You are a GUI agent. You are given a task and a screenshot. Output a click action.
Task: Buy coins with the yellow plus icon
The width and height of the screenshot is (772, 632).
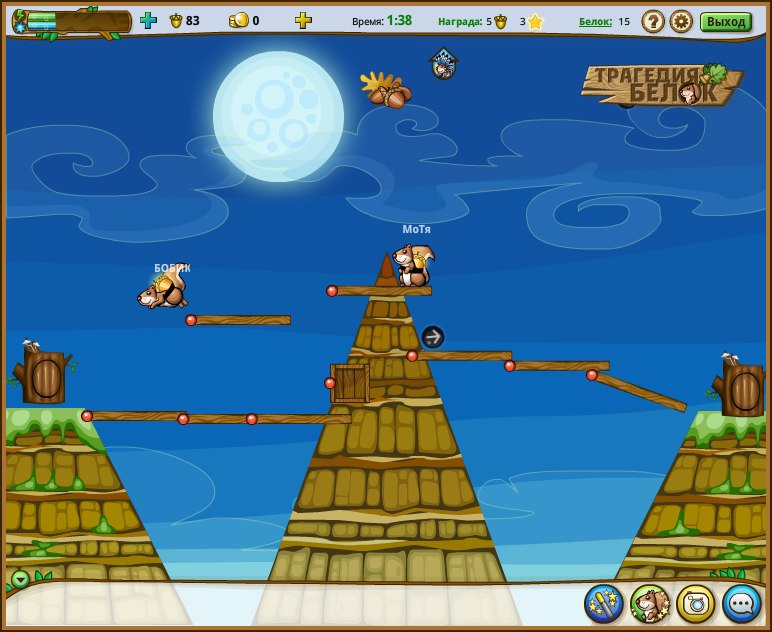[x=303, y=20]
